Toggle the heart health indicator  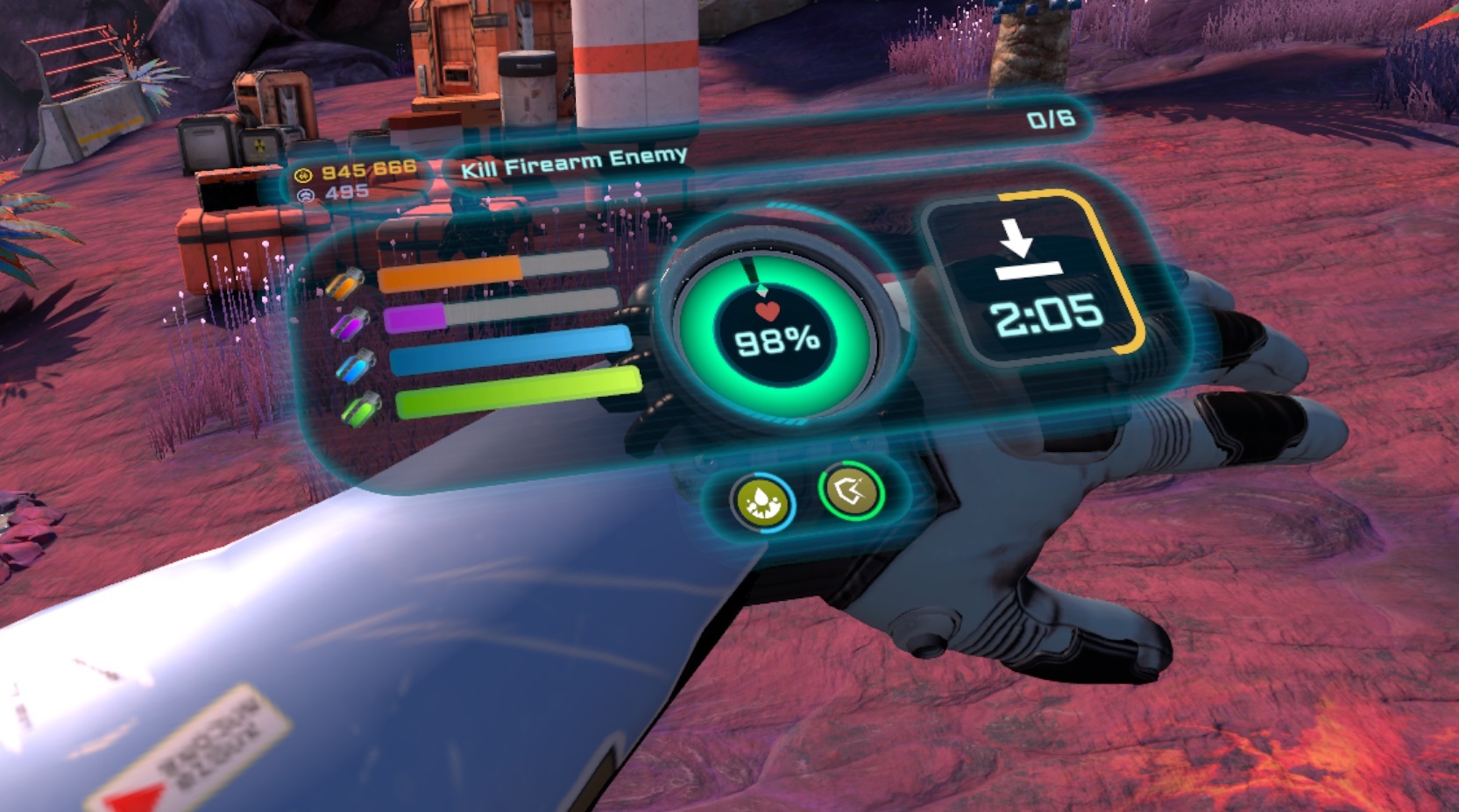coord(769,309)
